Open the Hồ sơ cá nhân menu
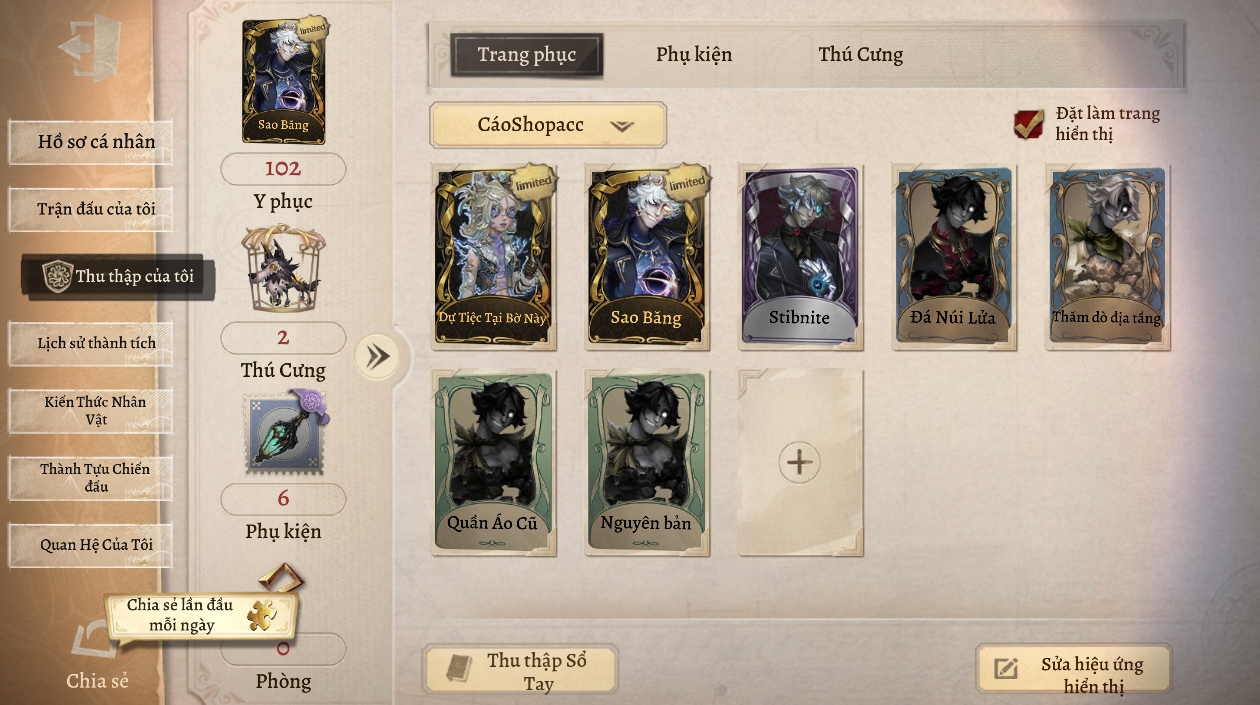Screen dimensions: 1260x705 (x=91, y=142)
